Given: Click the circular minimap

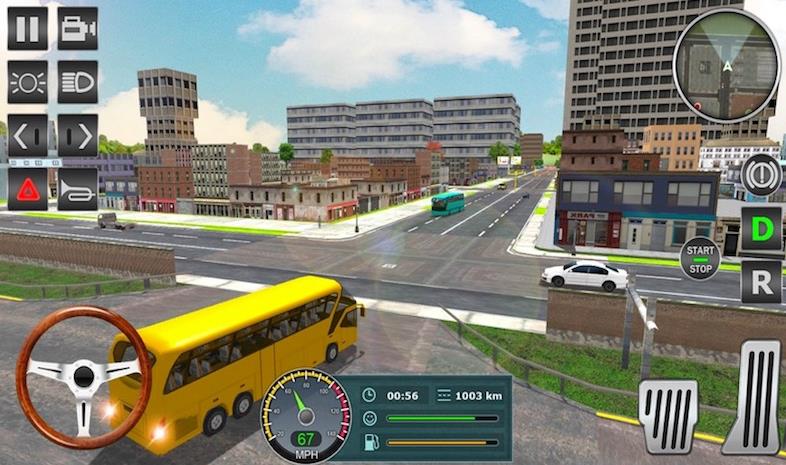Looking at the screenshot, I should pyautogui.click(x=726, y=66).
